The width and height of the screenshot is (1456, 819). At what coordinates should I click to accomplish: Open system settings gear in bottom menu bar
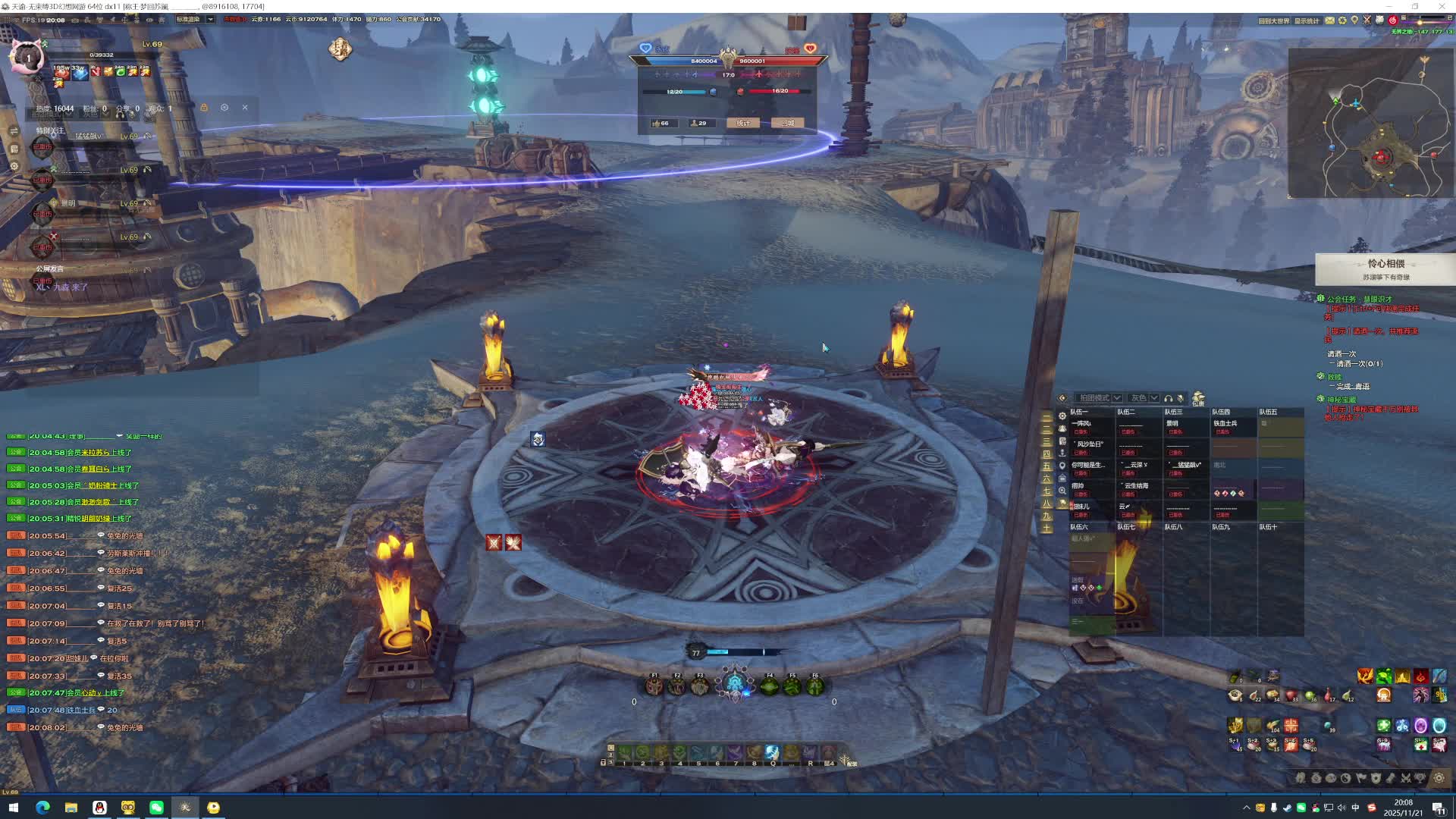click(x=1439, y=778)
